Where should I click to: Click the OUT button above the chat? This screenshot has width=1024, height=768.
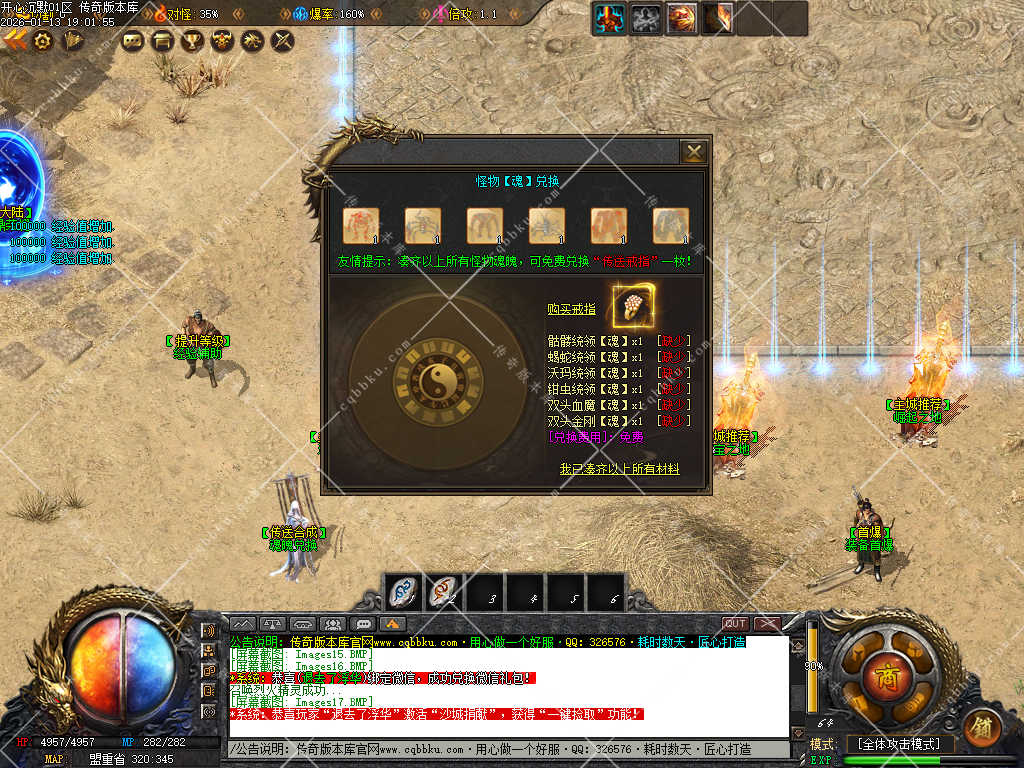point(735,624)
